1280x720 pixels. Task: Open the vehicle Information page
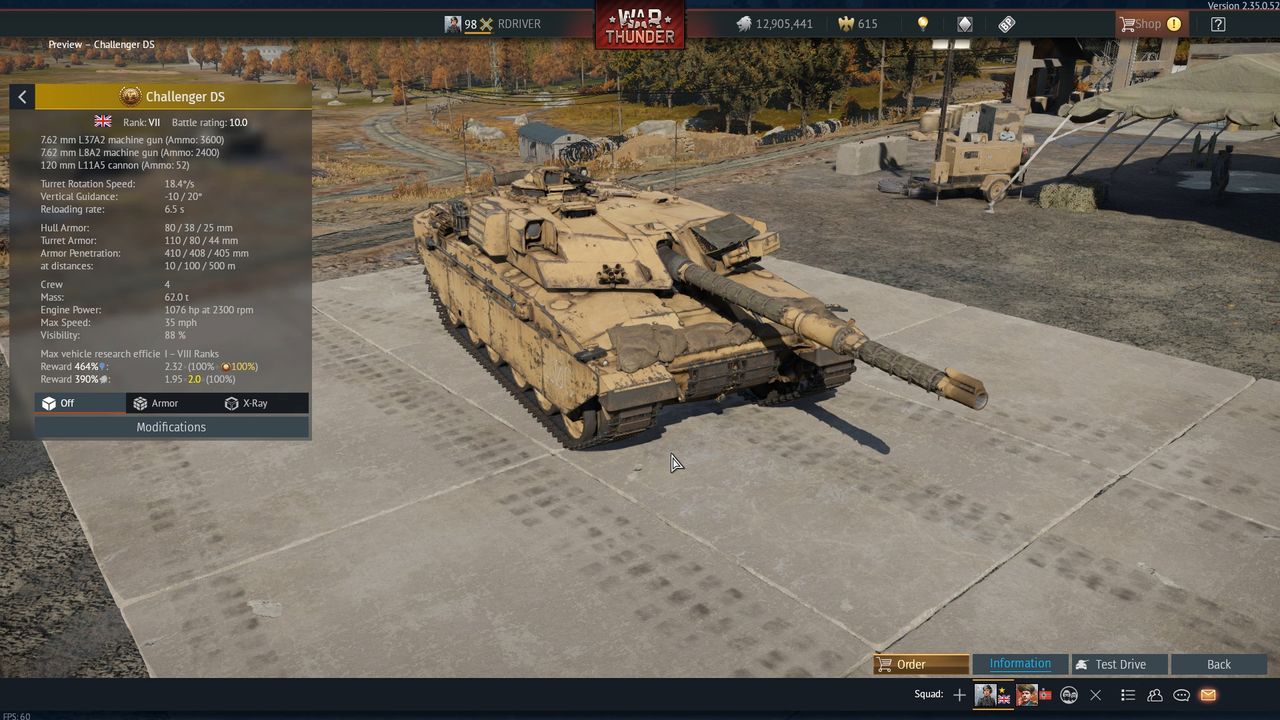click(1019, 664)
